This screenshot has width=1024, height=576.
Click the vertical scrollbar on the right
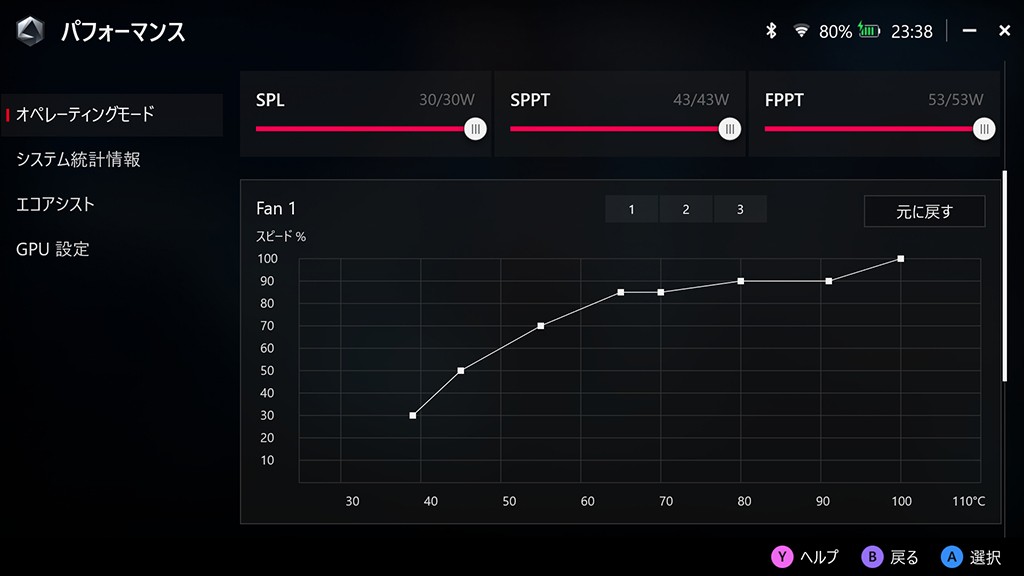click(x=1005, y=275)
